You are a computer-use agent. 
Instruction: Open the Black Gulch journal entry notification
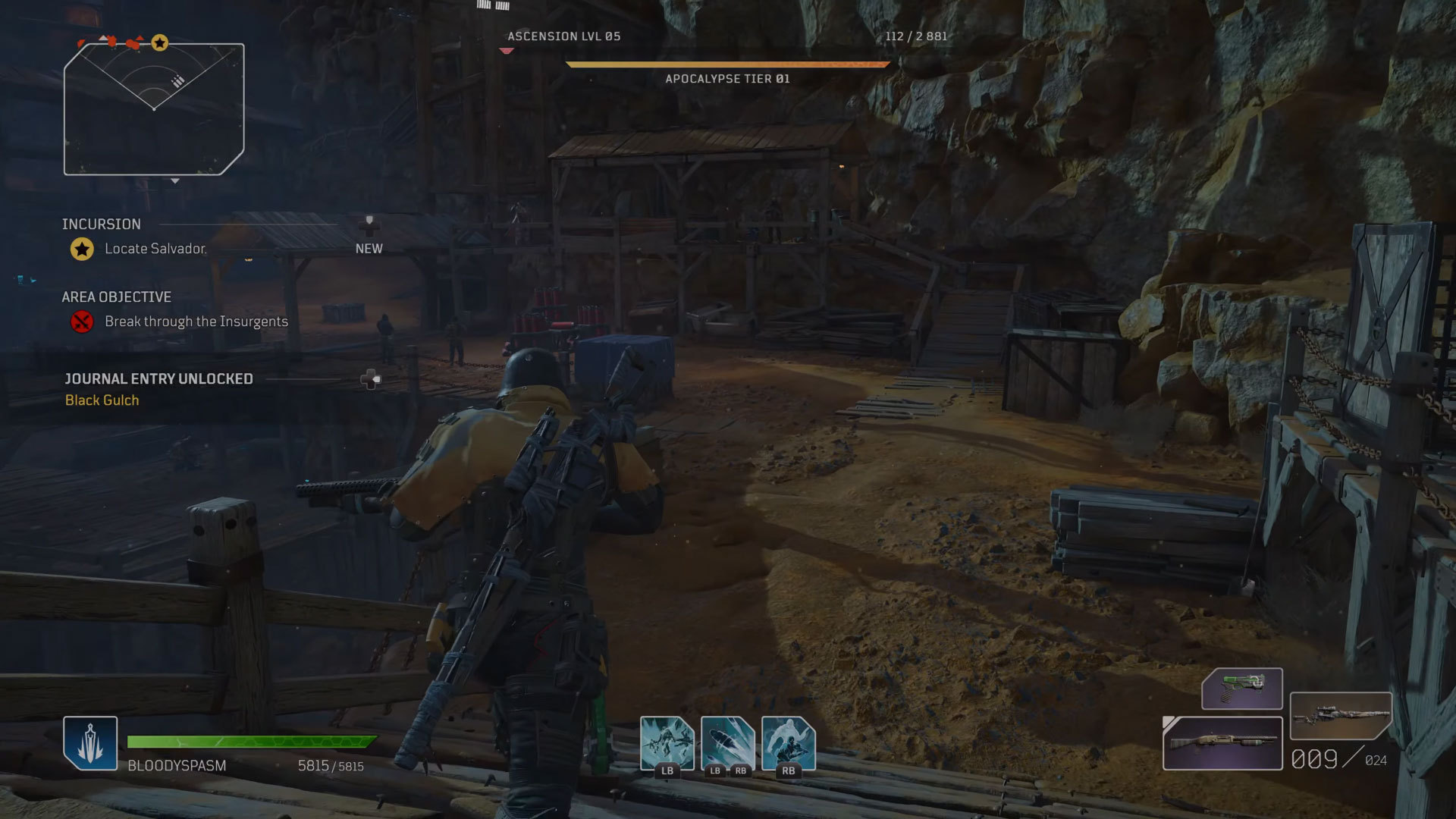[x=102, y=400]
